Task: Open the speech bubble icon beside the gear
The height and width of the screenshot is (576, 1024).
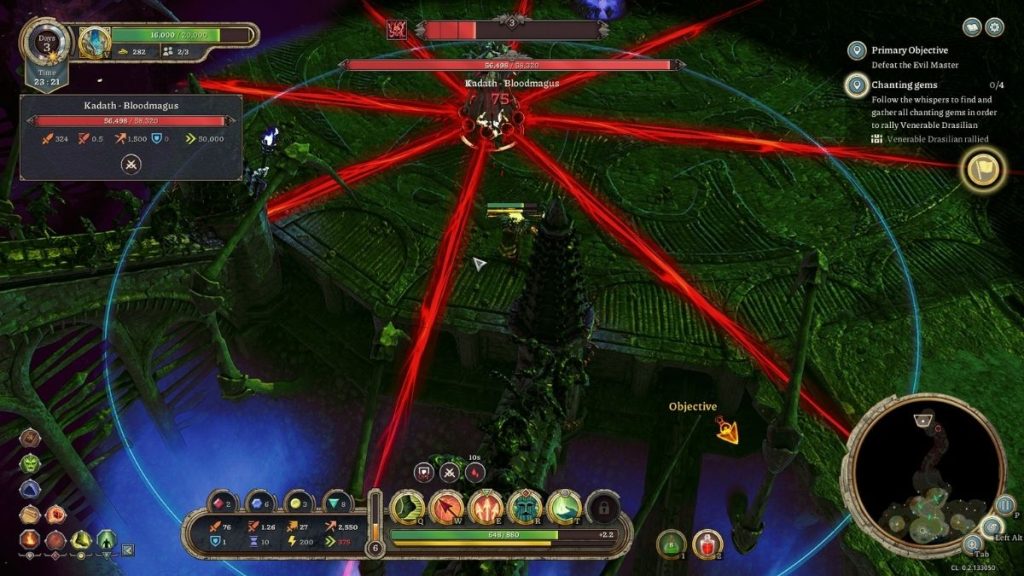Action: [x=972, y=27]
